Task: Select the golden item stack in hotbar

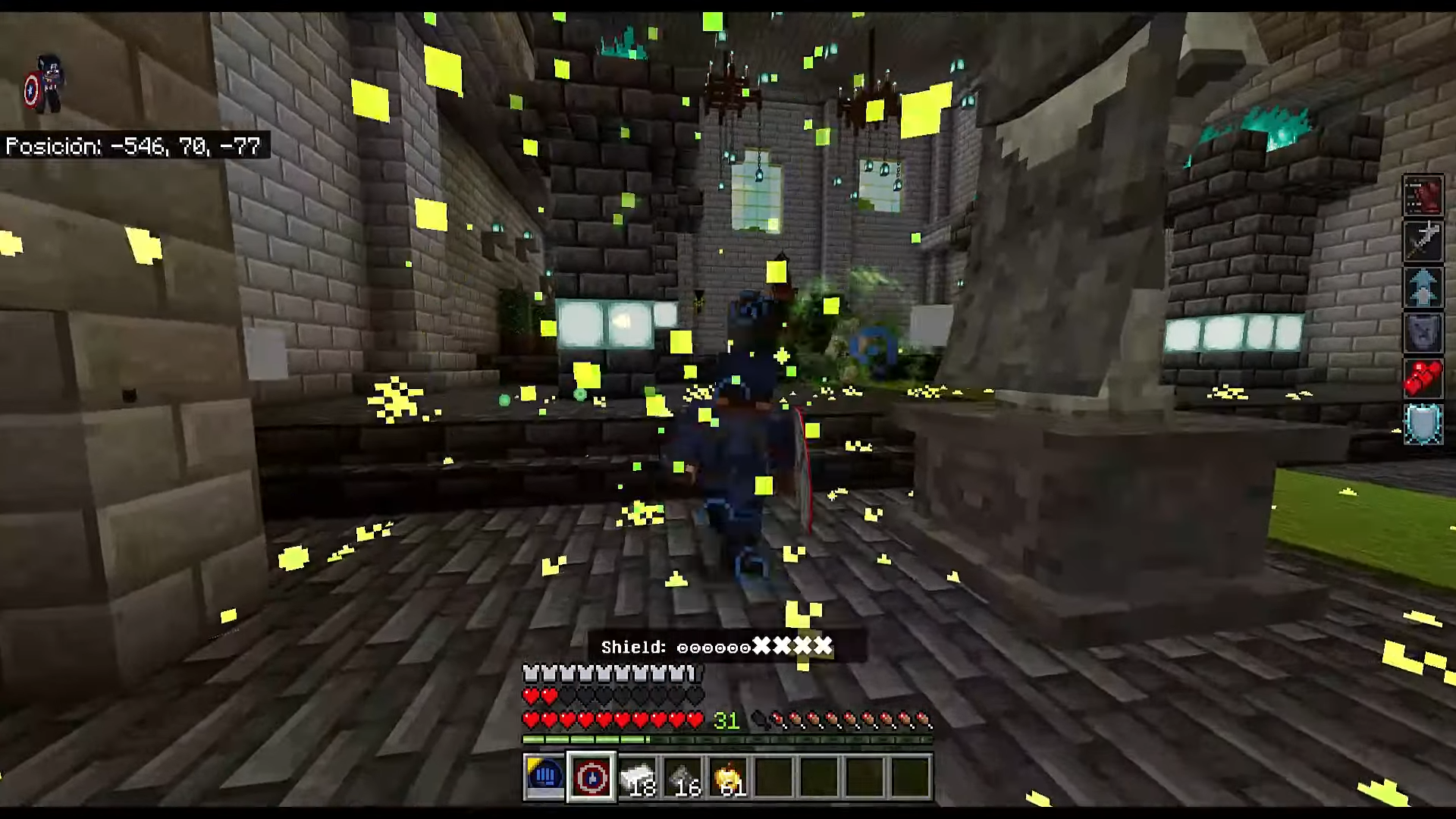Action: [728, 777]
